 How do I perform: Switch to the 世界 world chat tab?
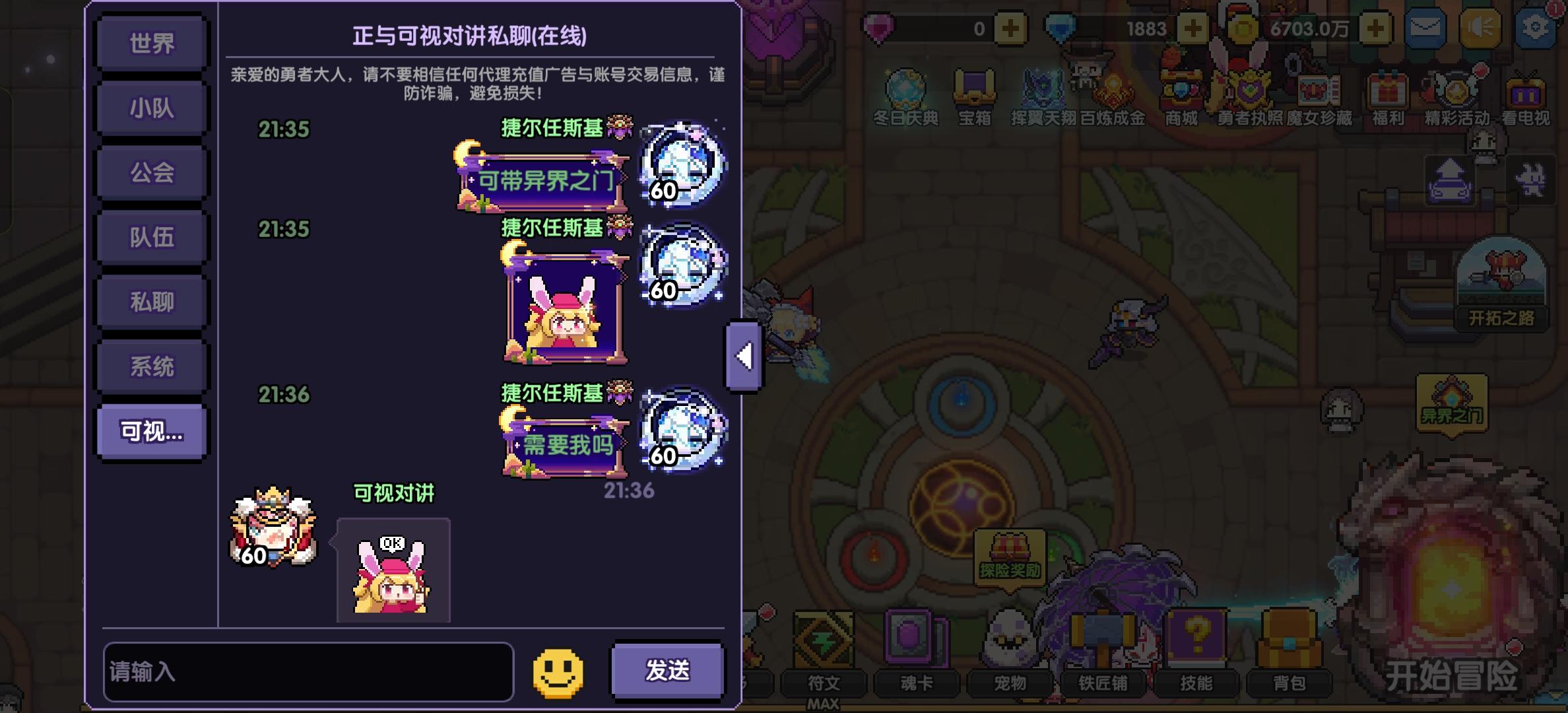click(150, 44)
